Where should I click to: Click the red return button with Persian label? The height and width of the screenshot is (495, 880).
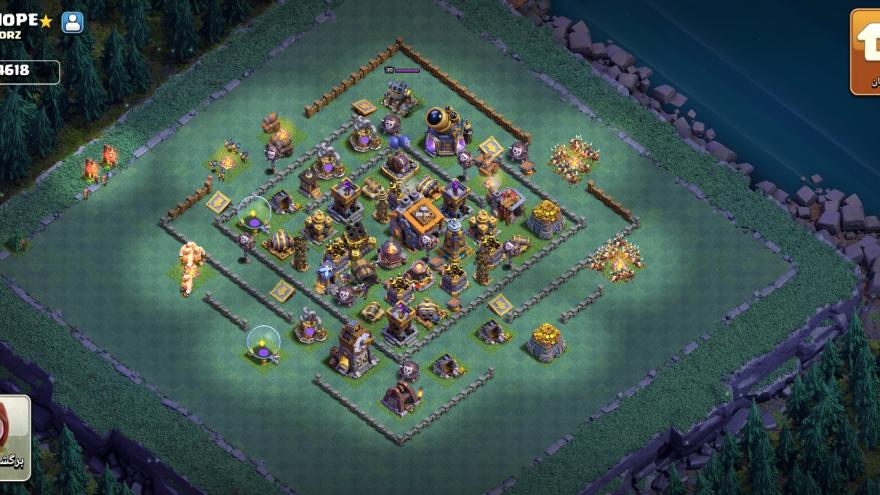(x=13, y=437)
